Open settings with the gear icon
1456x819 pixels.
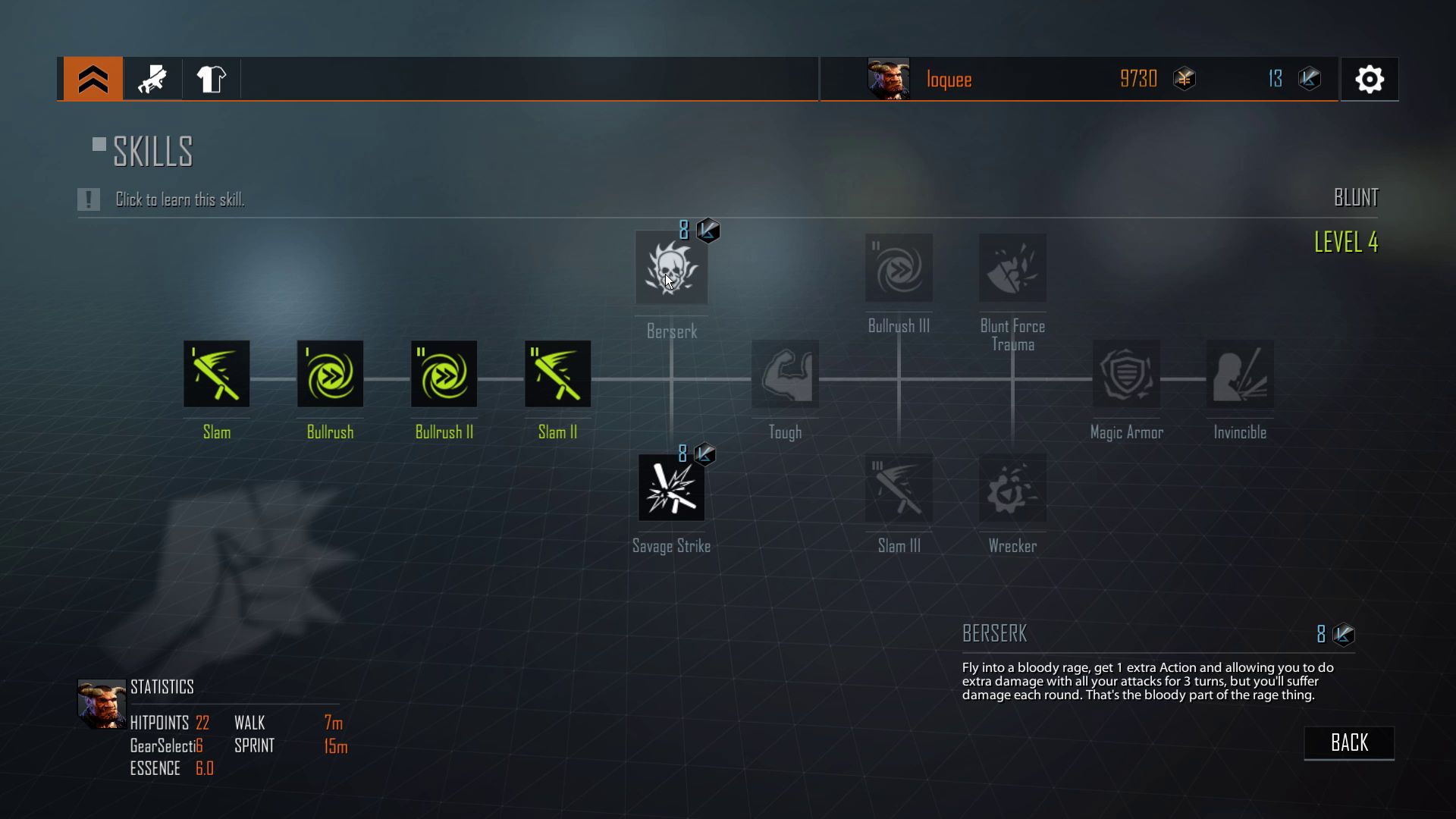[1370, 79]
